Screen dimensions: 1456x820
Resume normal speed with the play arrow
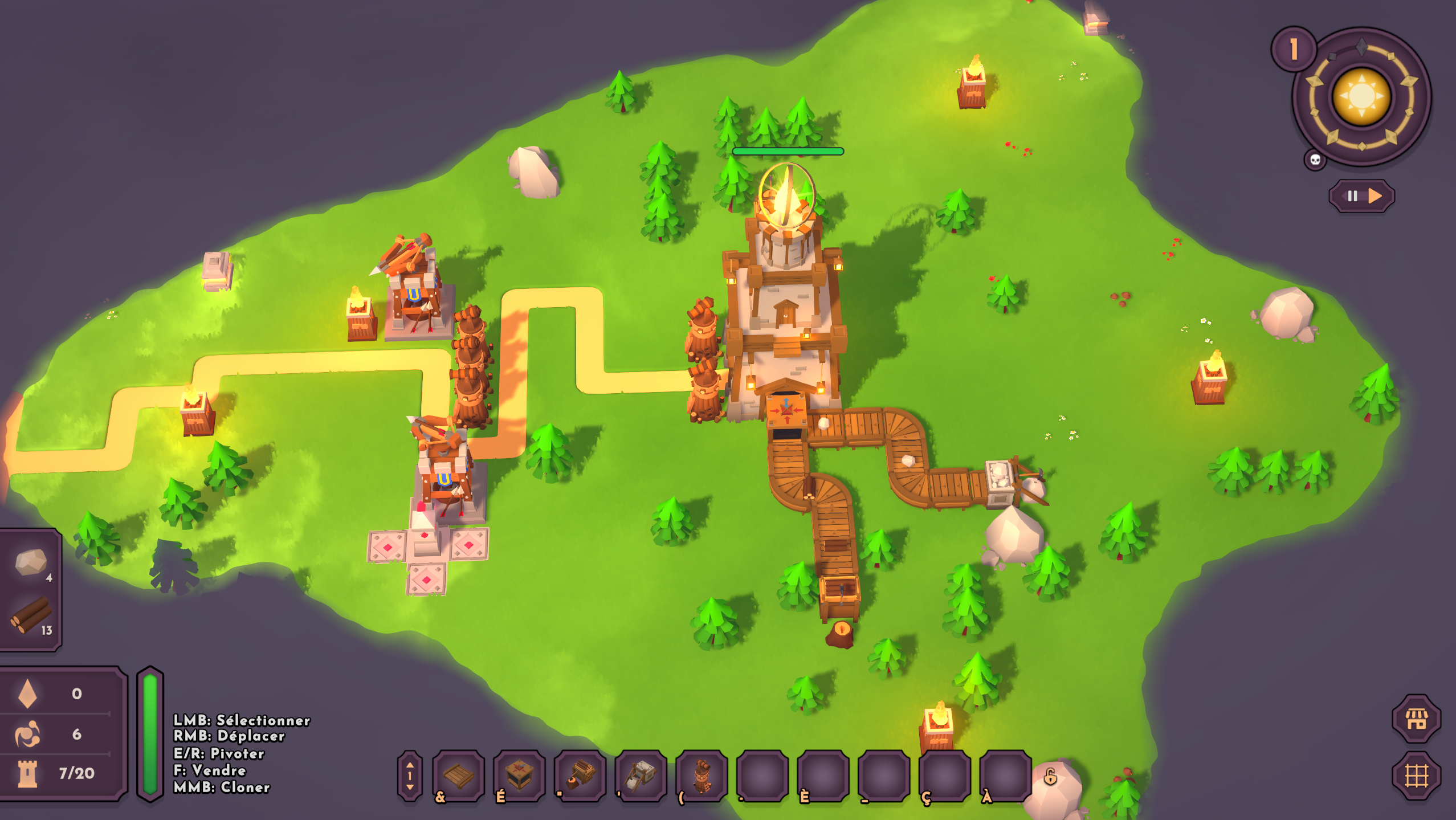point(1375,196)
